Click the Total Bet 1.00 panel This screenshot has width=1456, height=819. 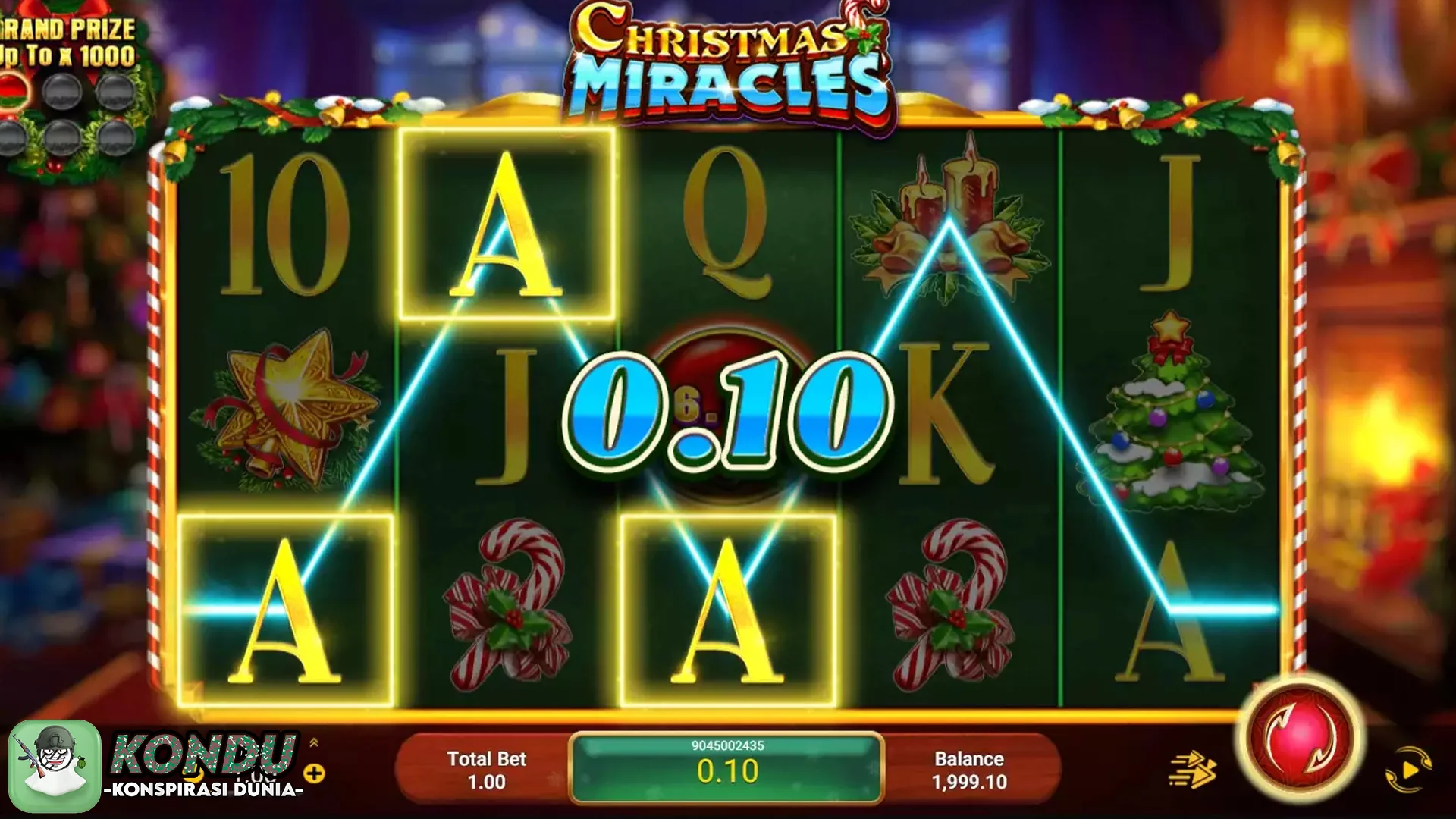point(485,767)
